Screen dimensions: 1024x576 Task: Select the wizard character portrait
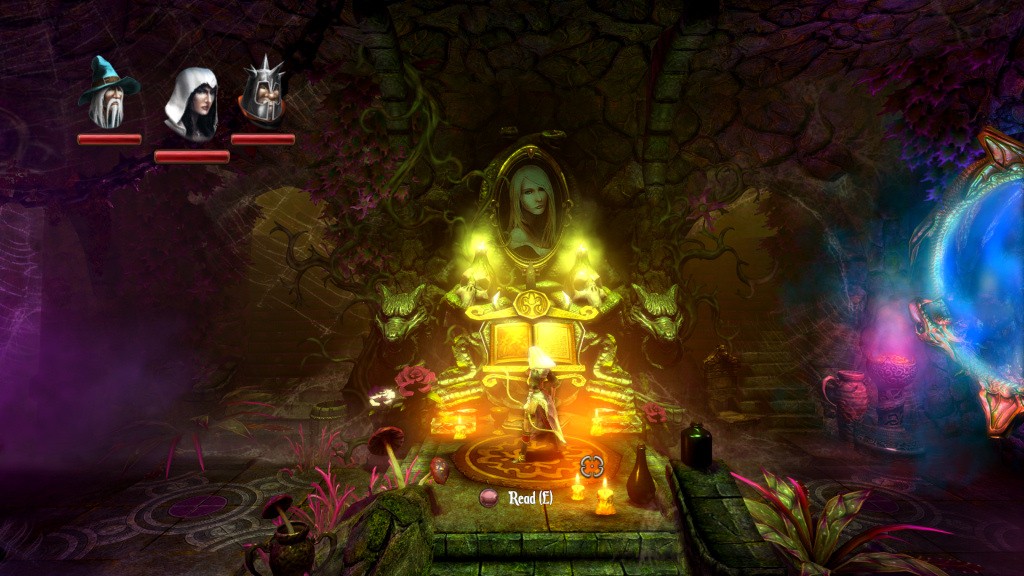point(108,93)
